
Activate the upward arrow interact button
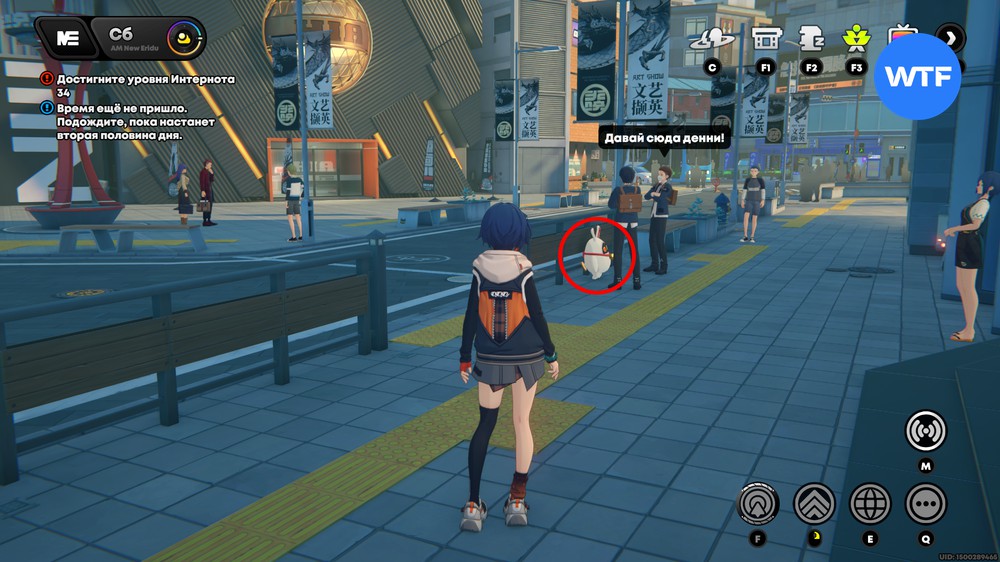pos(758,503)
